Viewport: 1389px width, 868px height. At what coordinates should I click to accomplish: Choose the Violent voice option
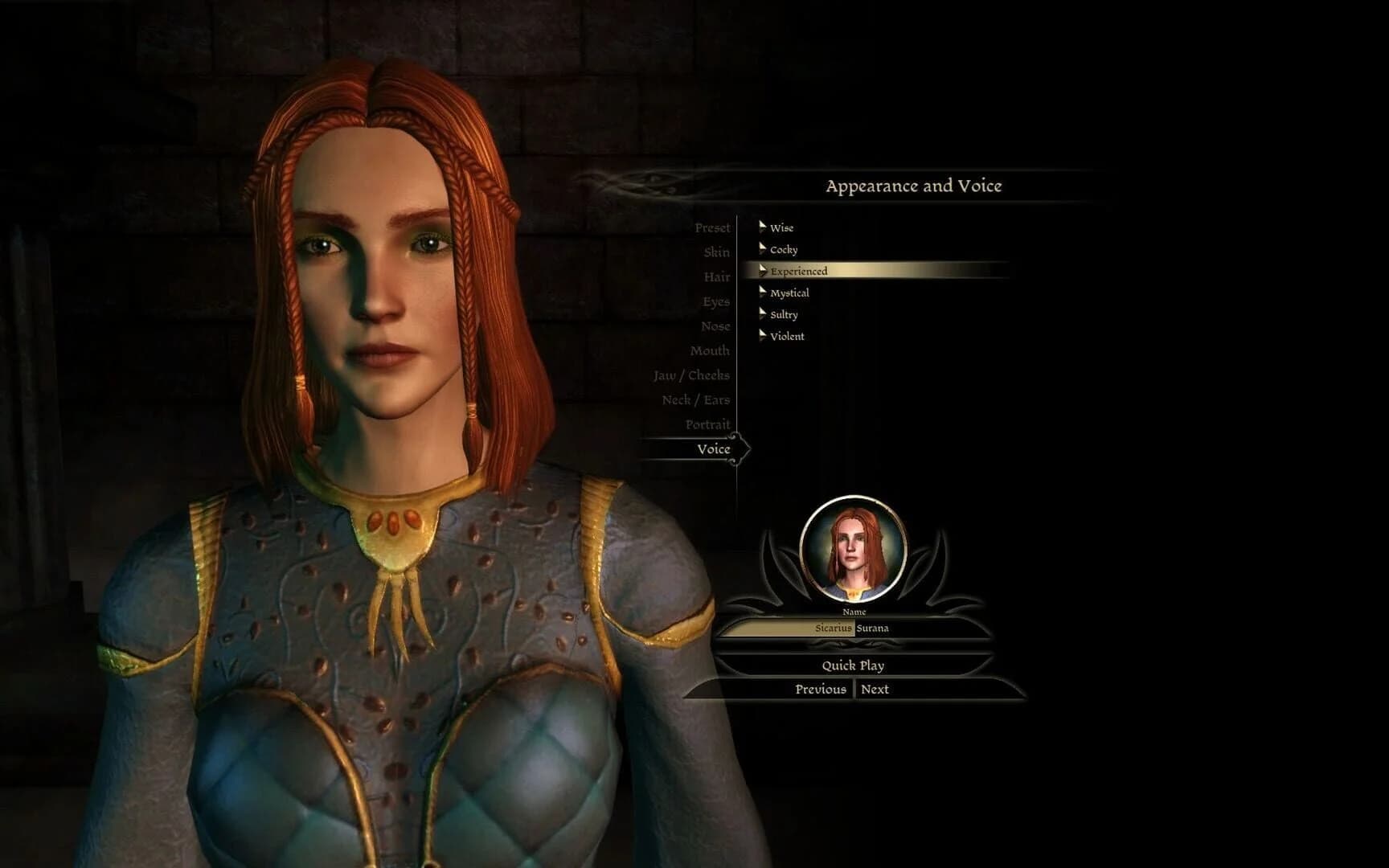(786, 336)
